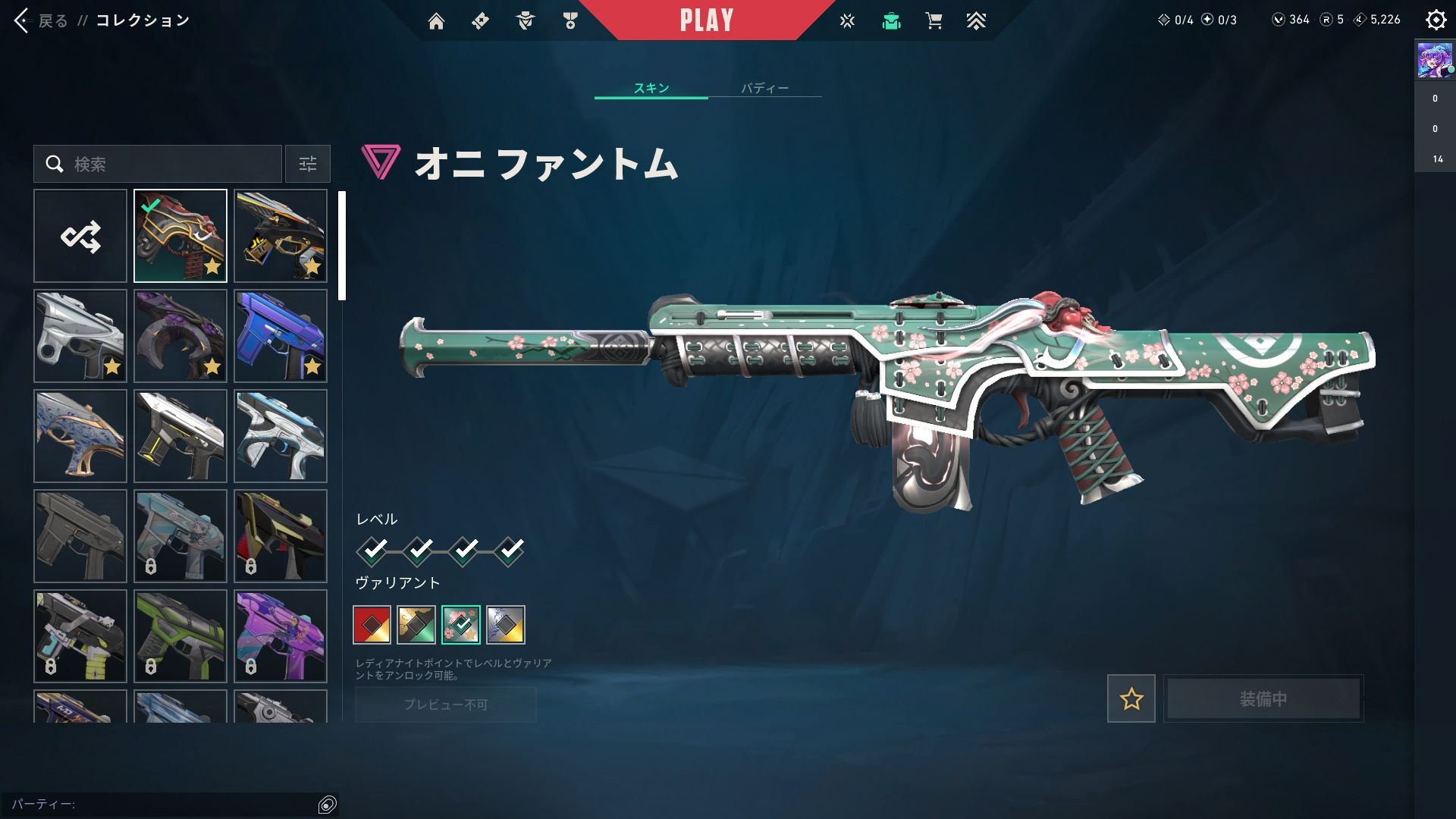The image size is (1456, 819).
Task: Toggle favorite with the star button
Action: tap(1131, 698)
